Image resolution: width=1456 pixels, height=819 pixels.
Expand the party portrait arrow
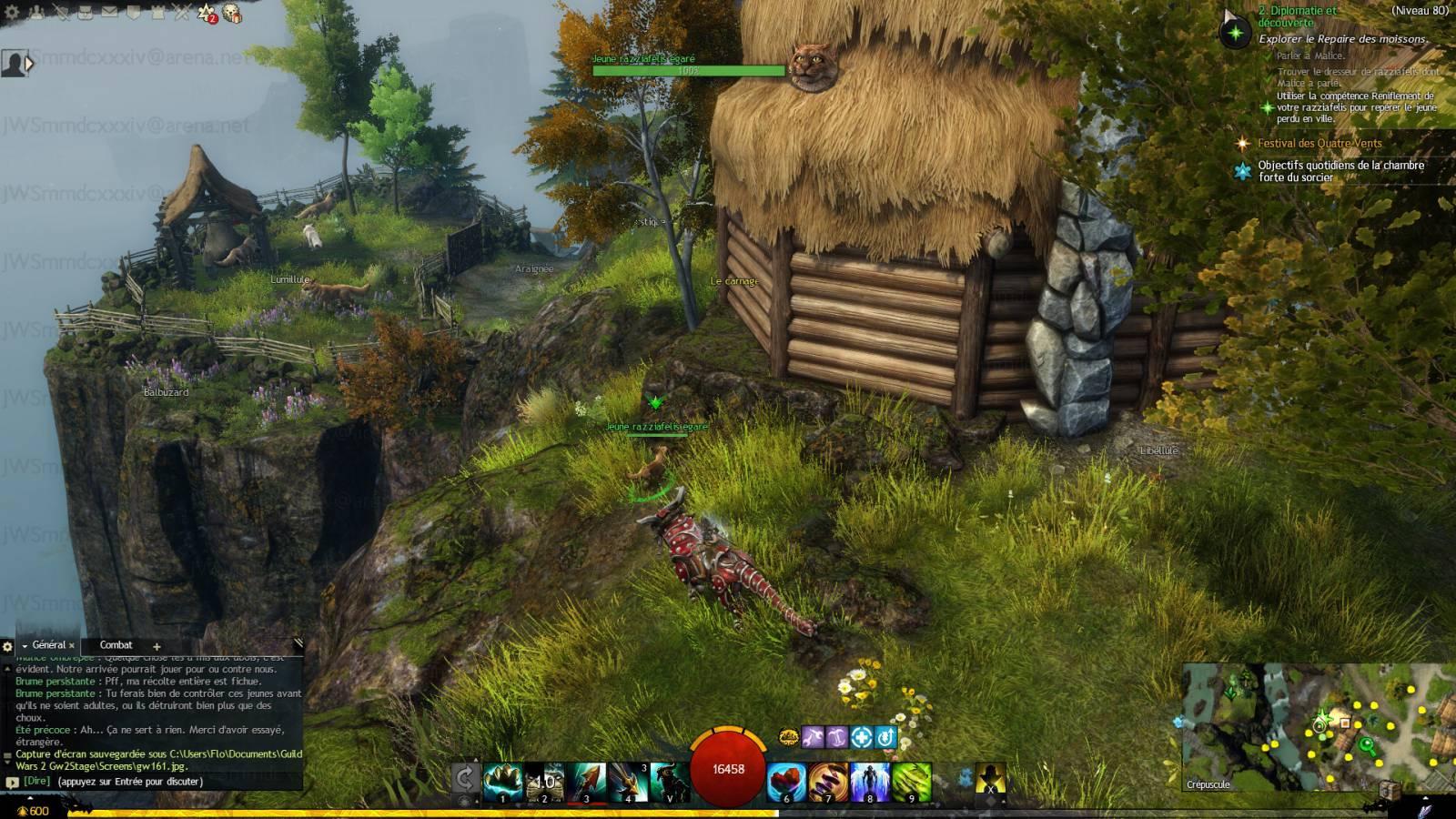[x=30, y=64]
